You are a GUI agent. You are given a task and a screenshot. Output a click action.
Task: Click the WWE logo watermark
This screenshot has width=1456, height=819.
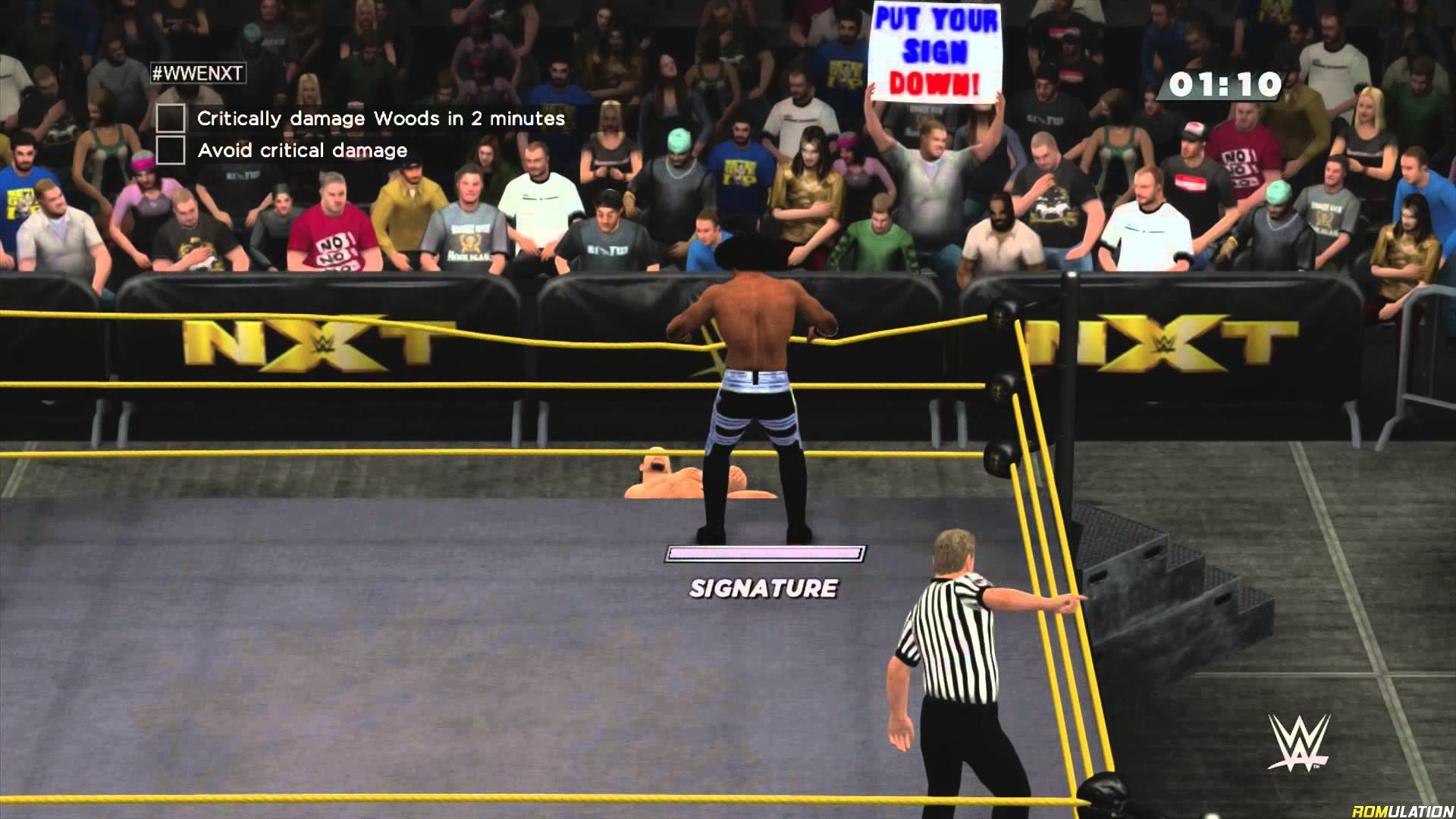pos(1299,742)
